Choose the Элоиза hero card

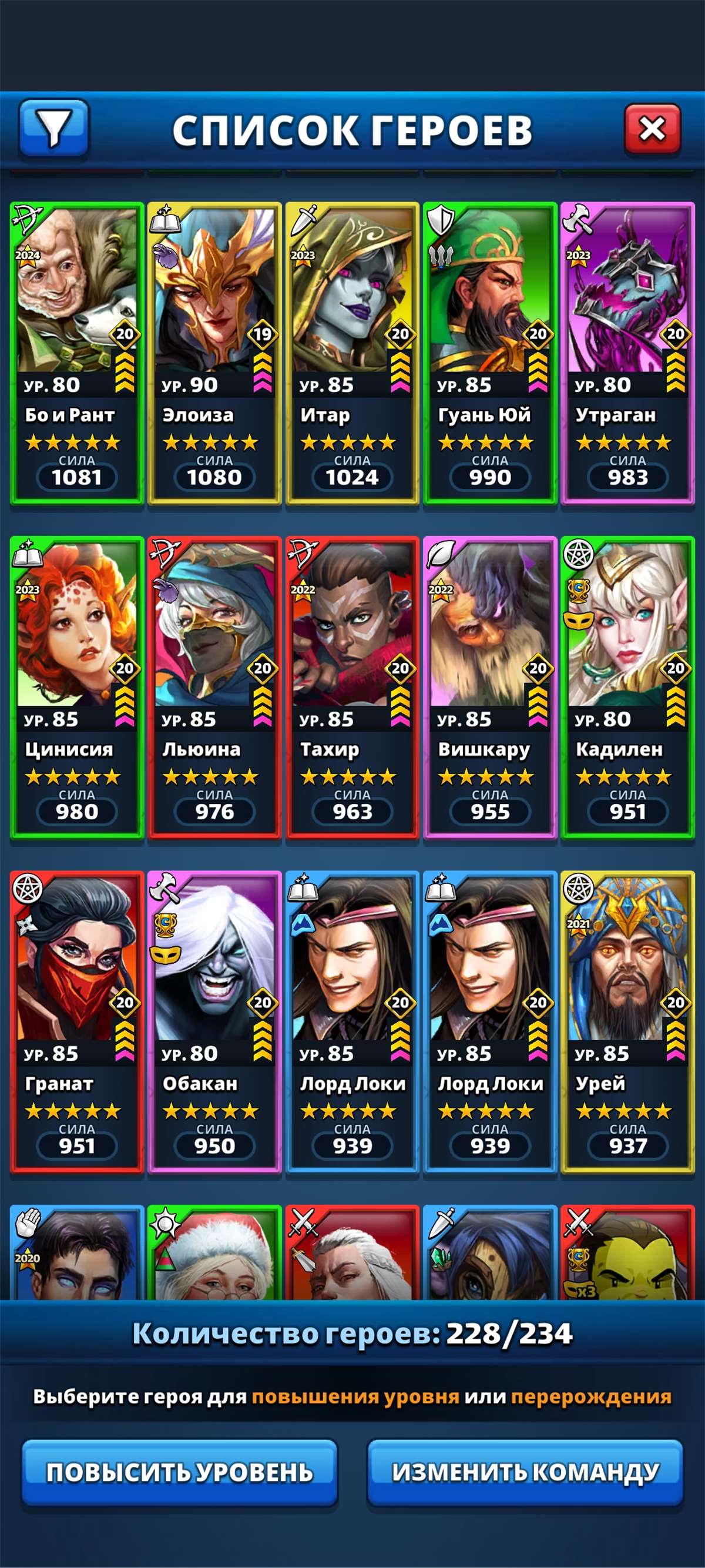coord(214,353)
